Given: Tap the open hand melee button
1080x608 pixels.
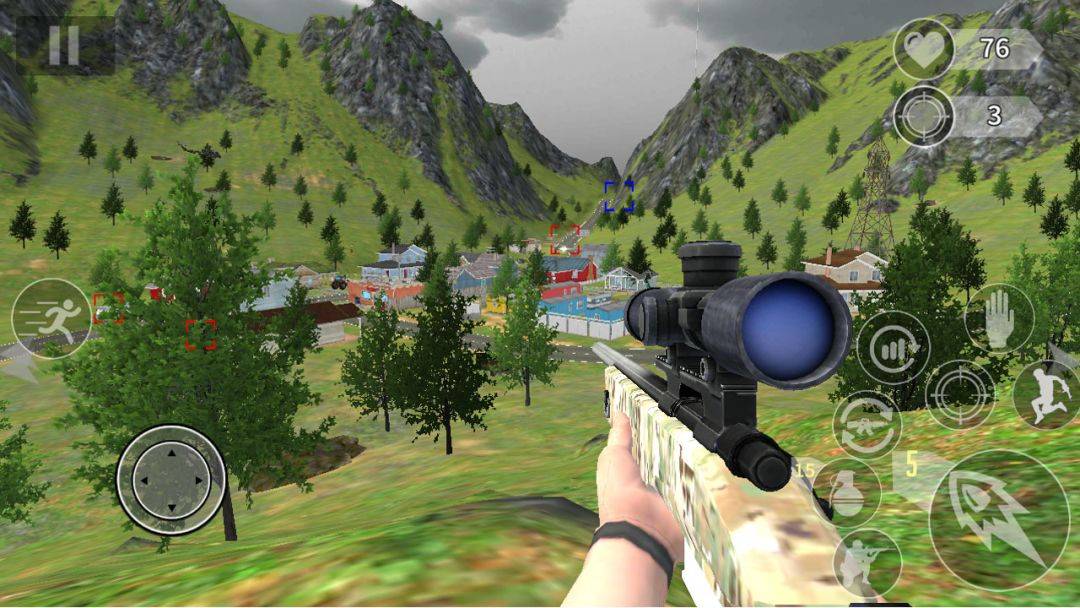Looking at the screenshot, I should (999, 319).
